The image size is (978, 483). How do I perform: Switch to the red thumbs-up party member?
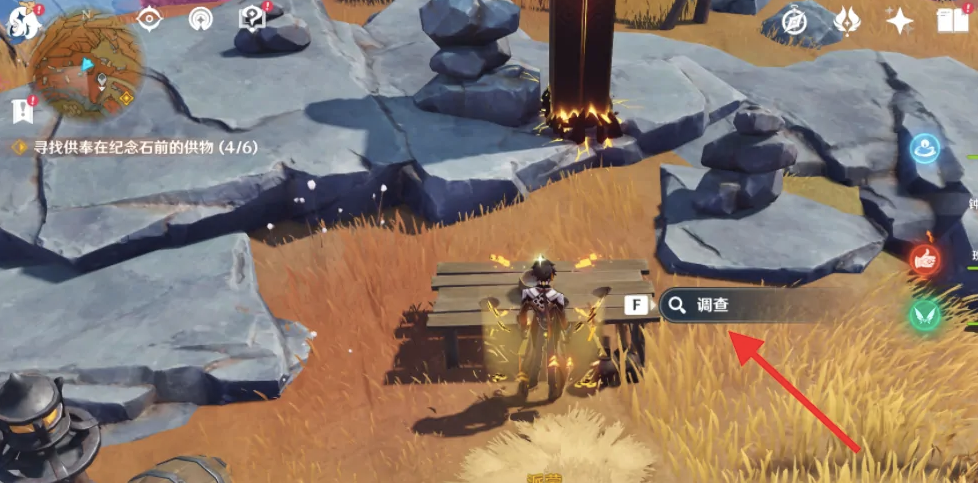tap(926, 260)
